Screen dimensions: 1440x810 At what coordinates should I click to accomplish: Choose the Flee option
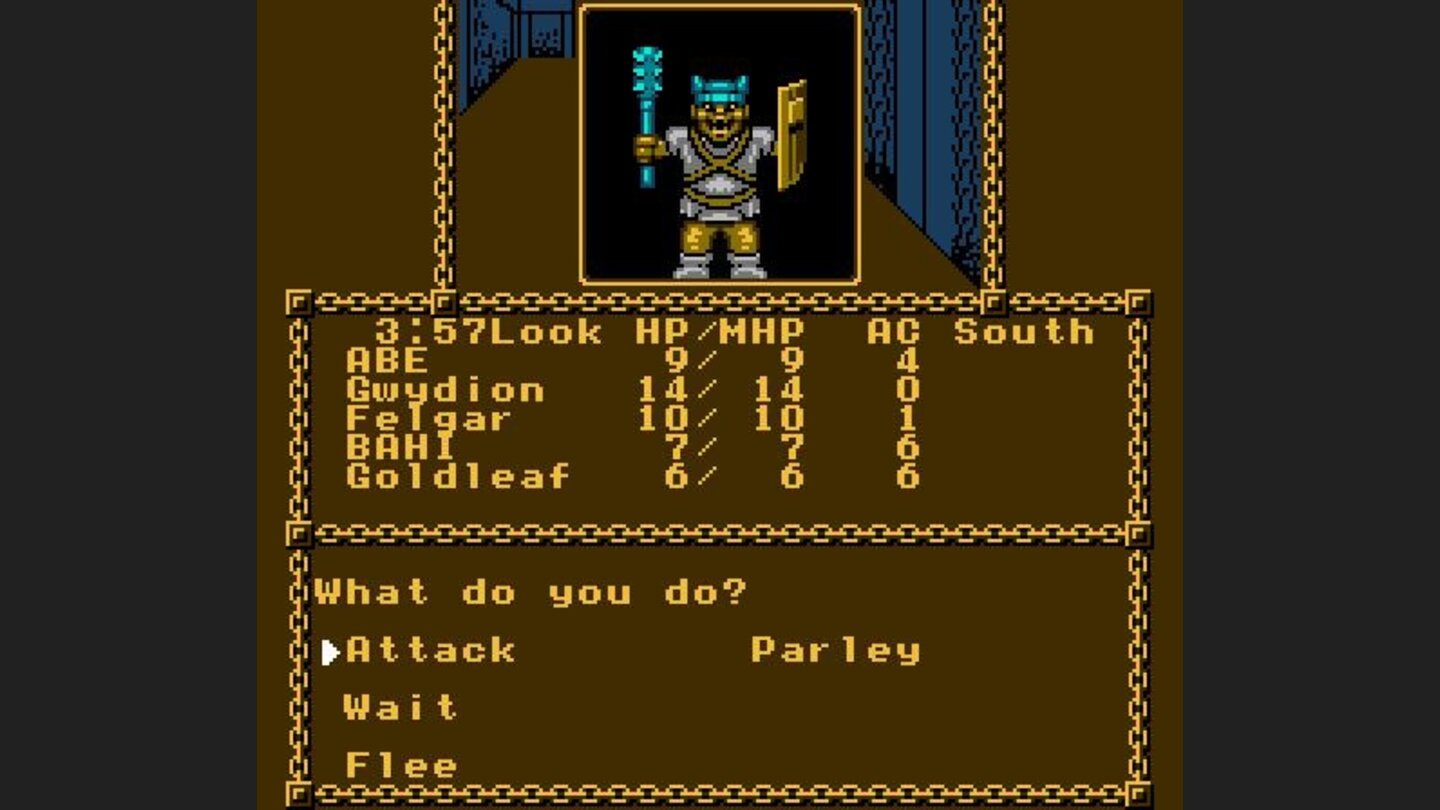(400, 764)
